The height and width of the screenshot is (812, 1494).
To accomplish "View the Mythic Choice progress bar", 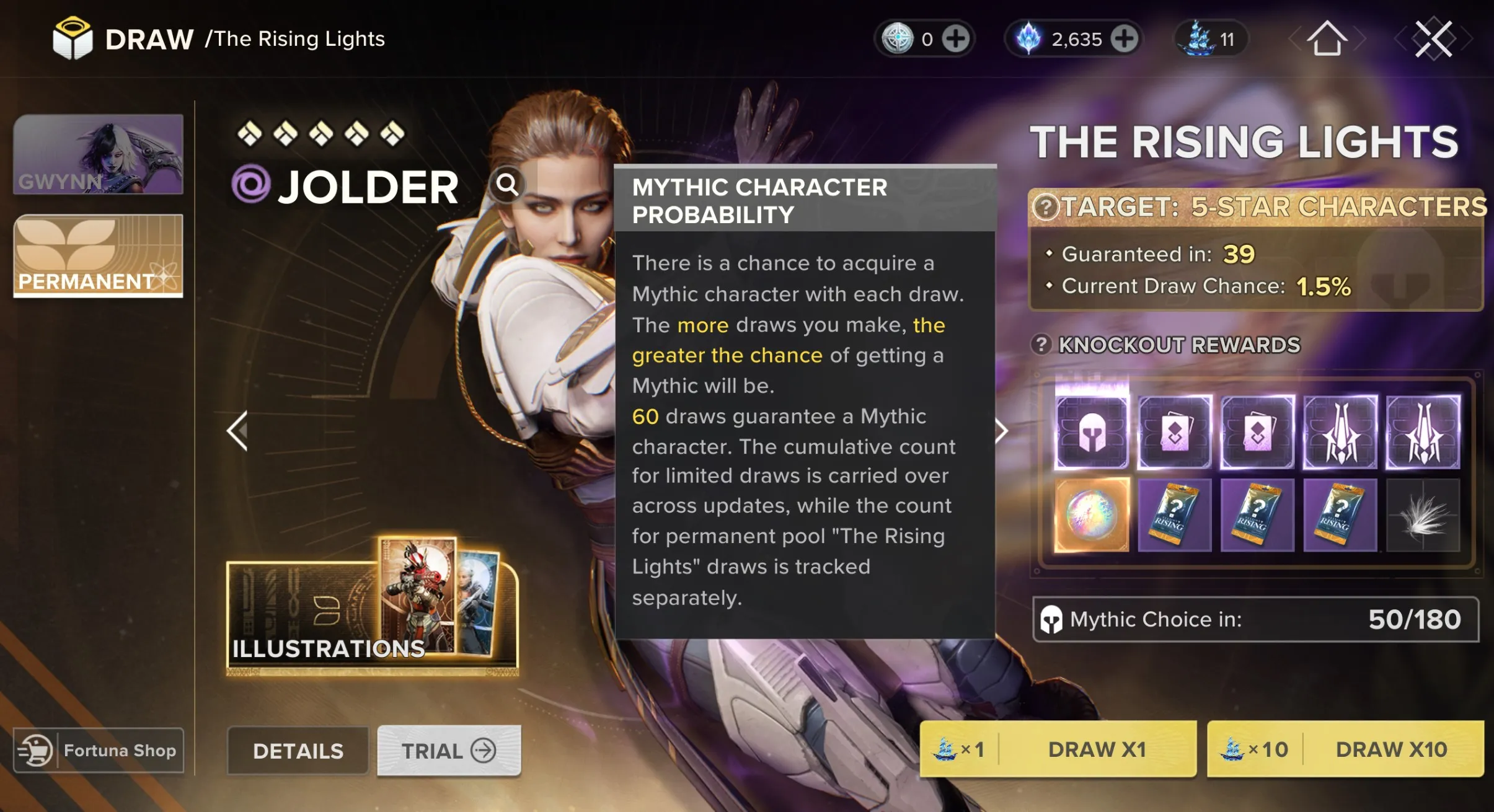I will 1256,619.
